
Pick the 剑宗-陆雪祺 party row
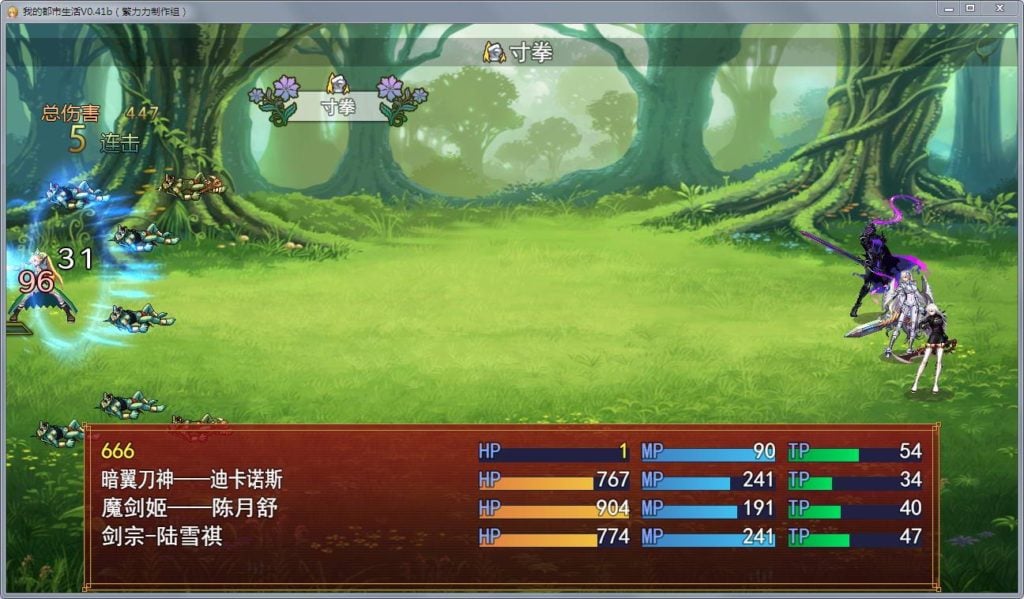click(161, 537)
